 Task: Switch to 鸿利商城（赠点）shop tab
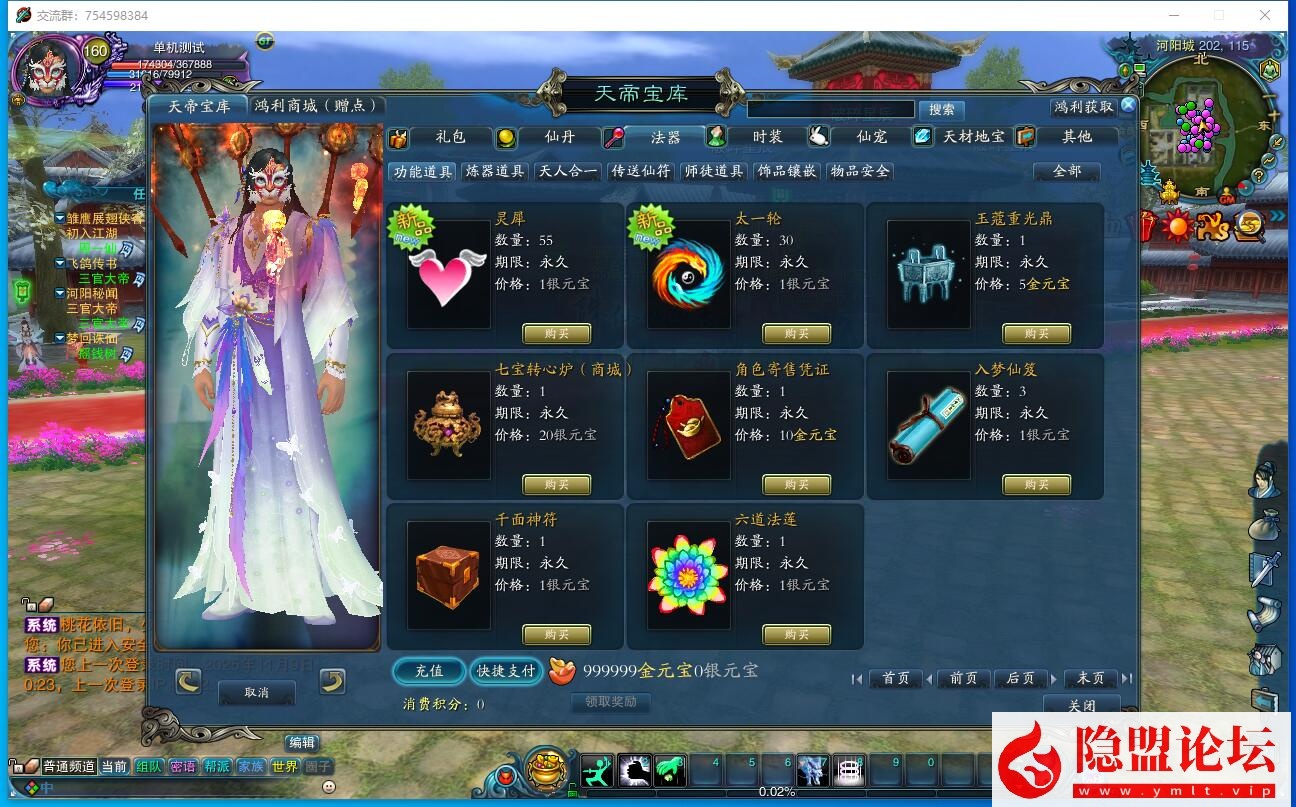(x=315, y=105)
